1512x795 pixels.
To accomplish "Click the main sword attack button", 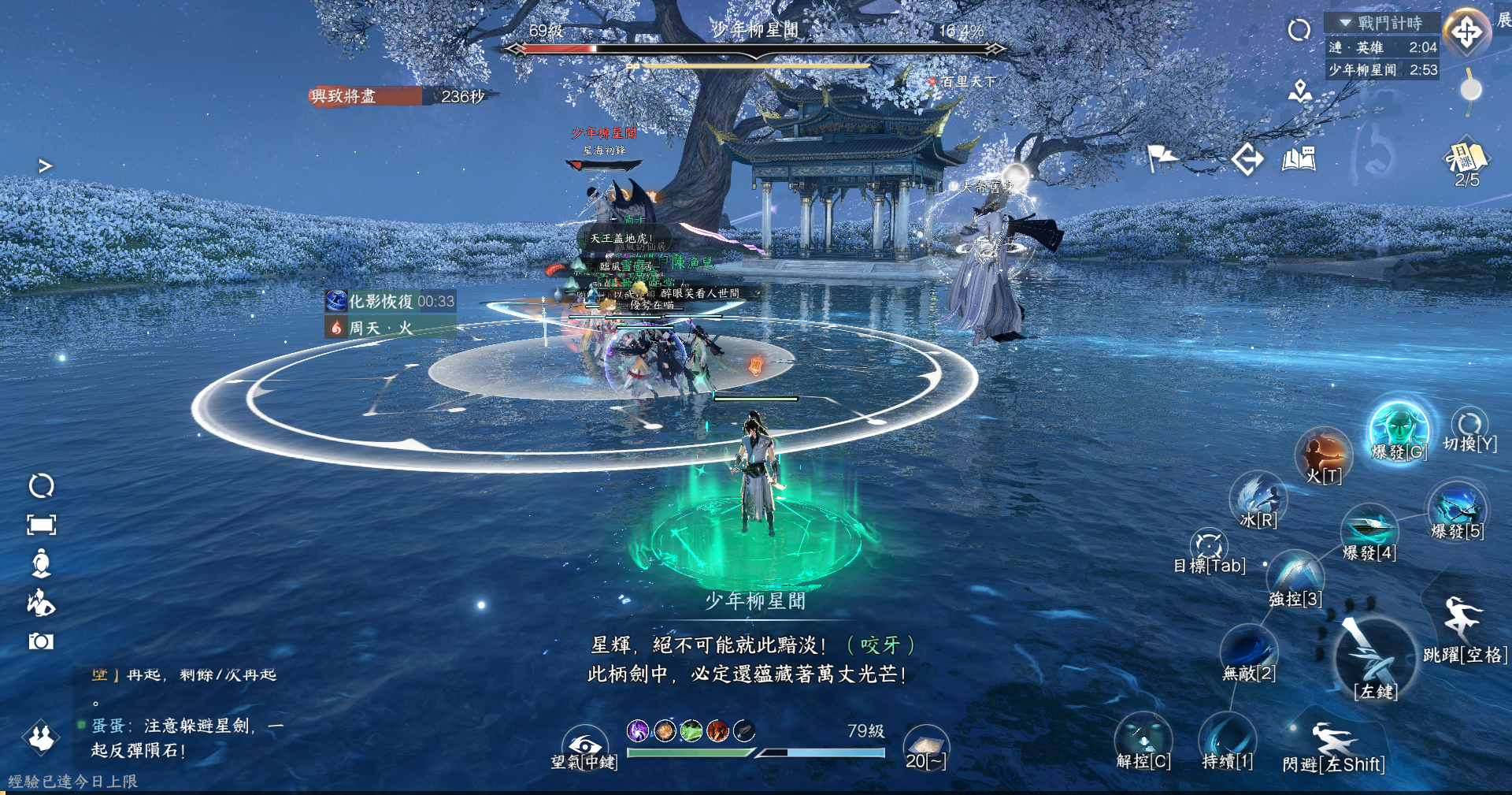I will (x=1374, y=658).
